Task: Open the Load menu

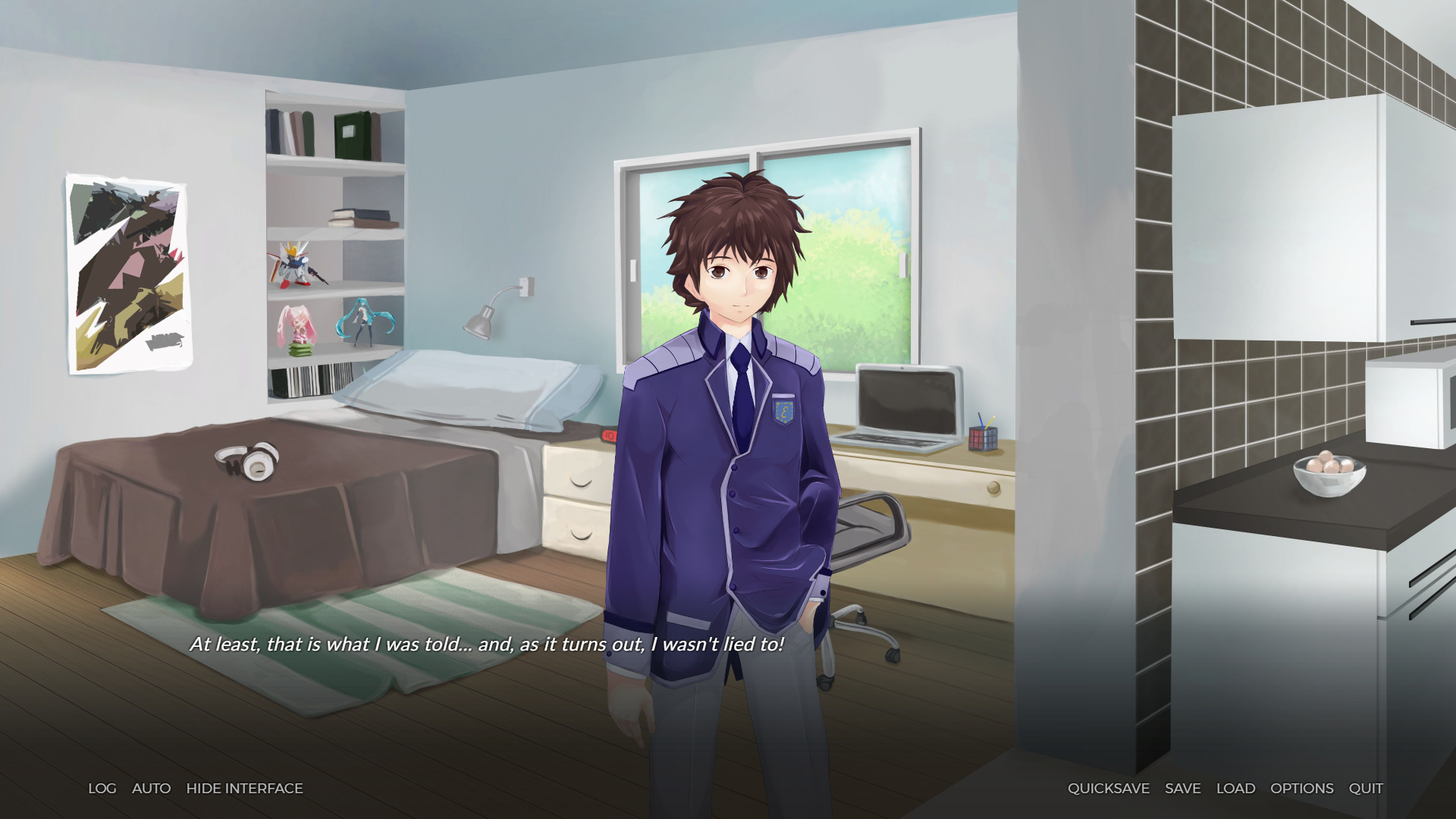Action: click(1235, 789)
